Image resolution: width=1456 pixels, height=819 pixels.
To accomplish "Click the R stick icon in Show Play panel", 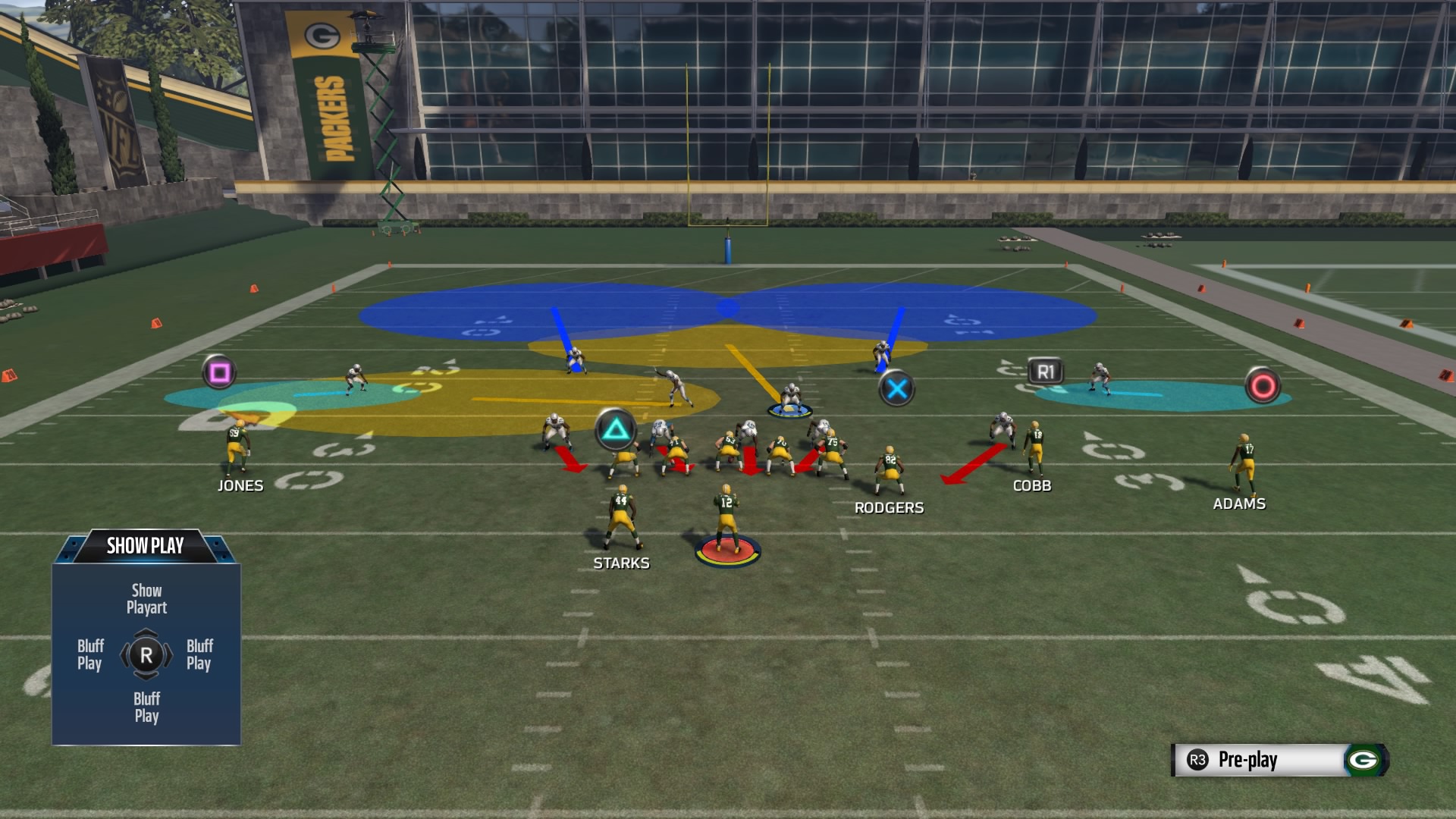I will coord(146,654).
